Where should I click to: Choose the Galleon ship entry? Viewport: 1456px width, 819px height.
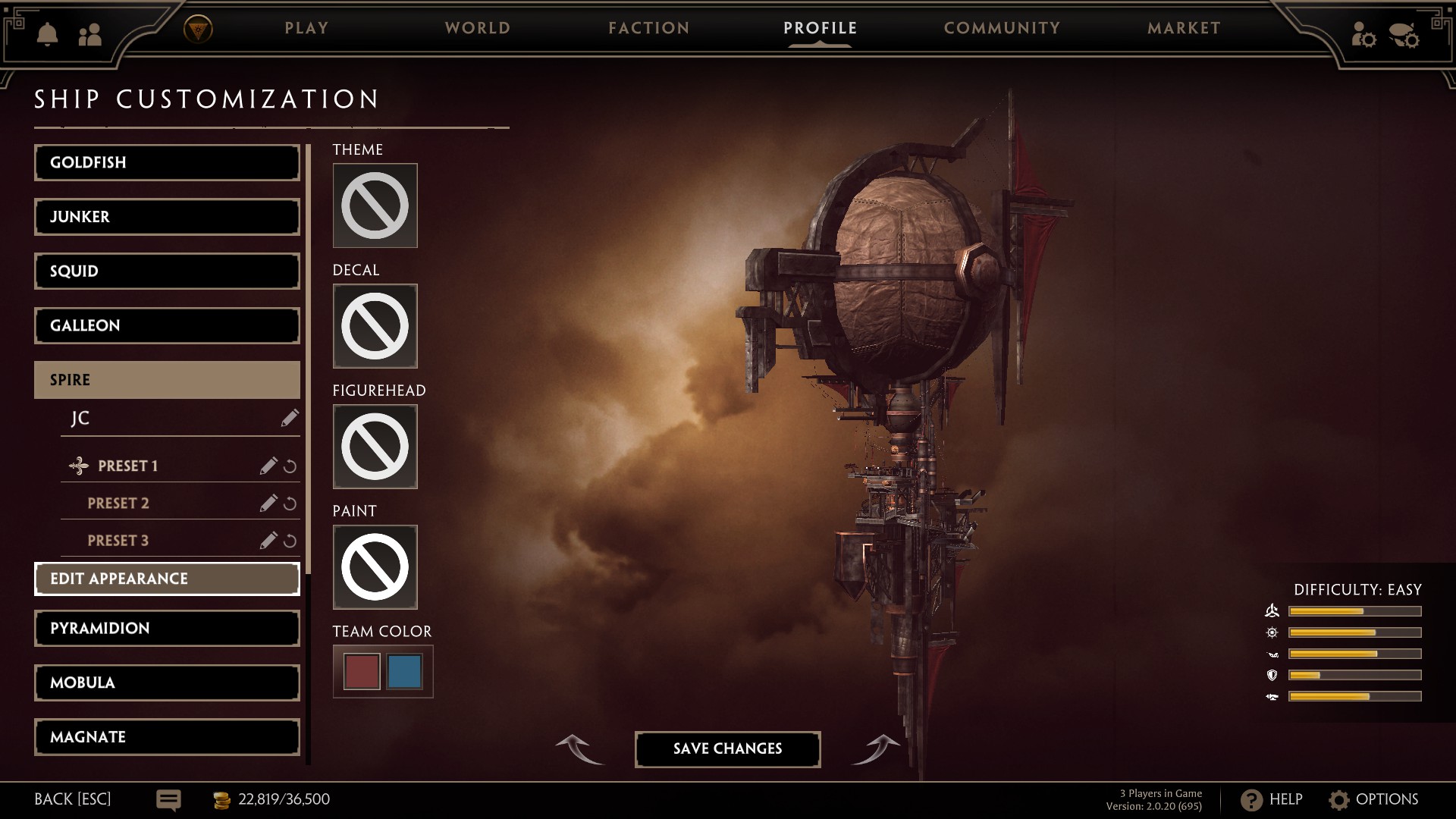[x=167, y=325]
